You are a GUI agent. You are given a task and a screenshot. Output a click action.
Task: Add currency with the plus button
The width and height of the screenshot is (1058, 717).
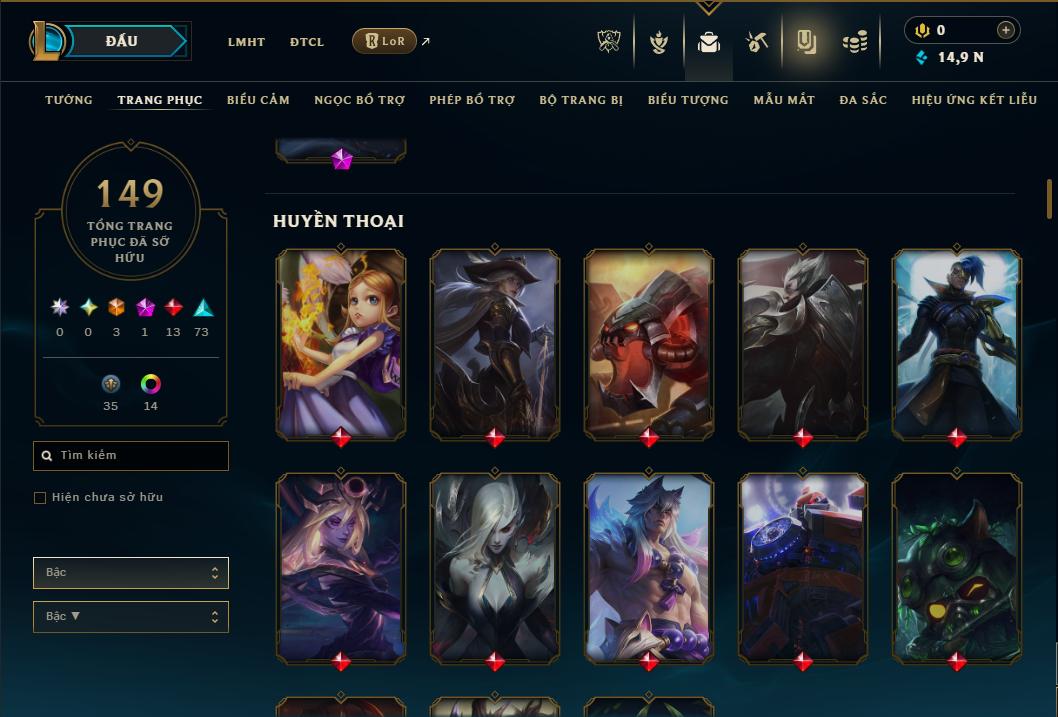(x=1005, y=30)
